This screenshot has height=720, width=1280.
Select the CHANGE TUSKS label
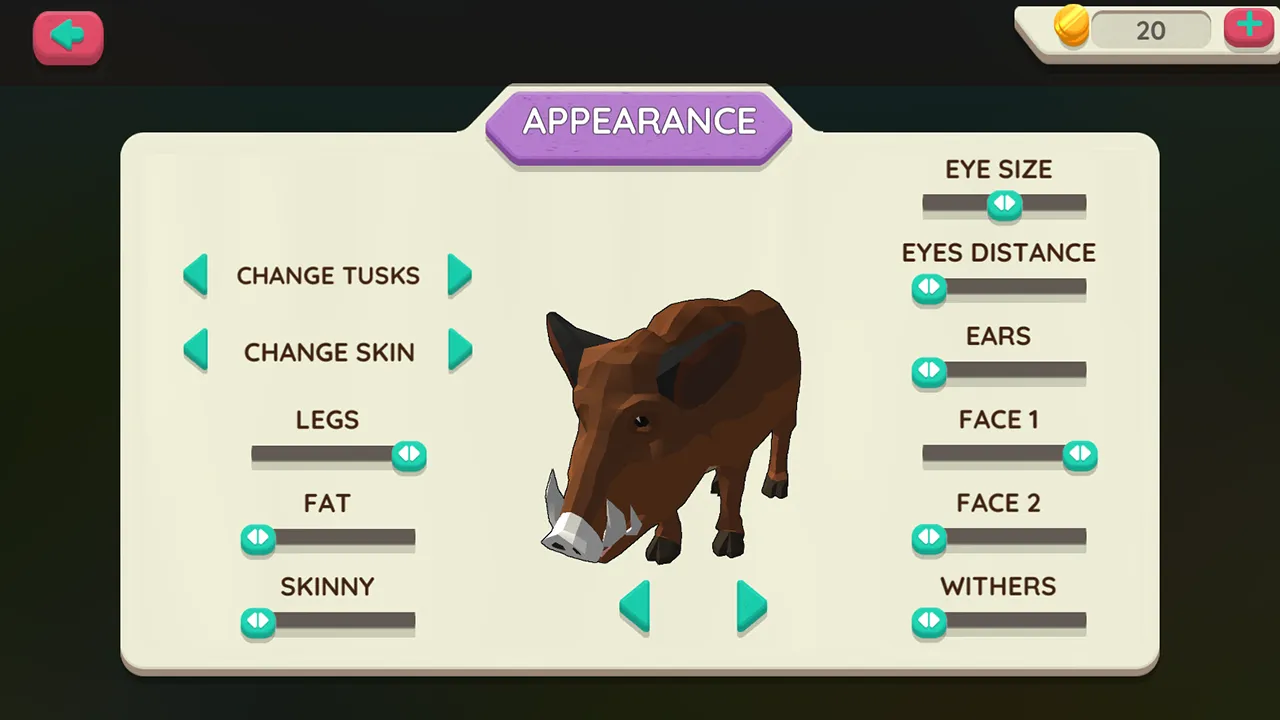coord(328,275)
